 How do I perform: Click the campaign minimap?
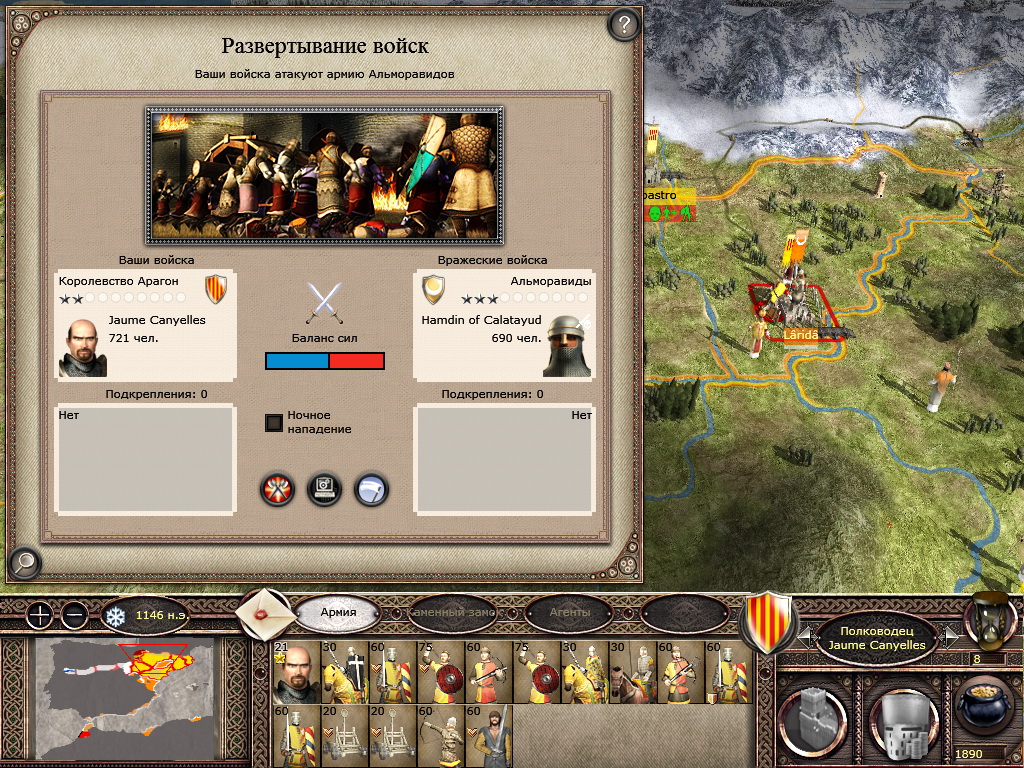pyautogui.click(x=125, y=698)
